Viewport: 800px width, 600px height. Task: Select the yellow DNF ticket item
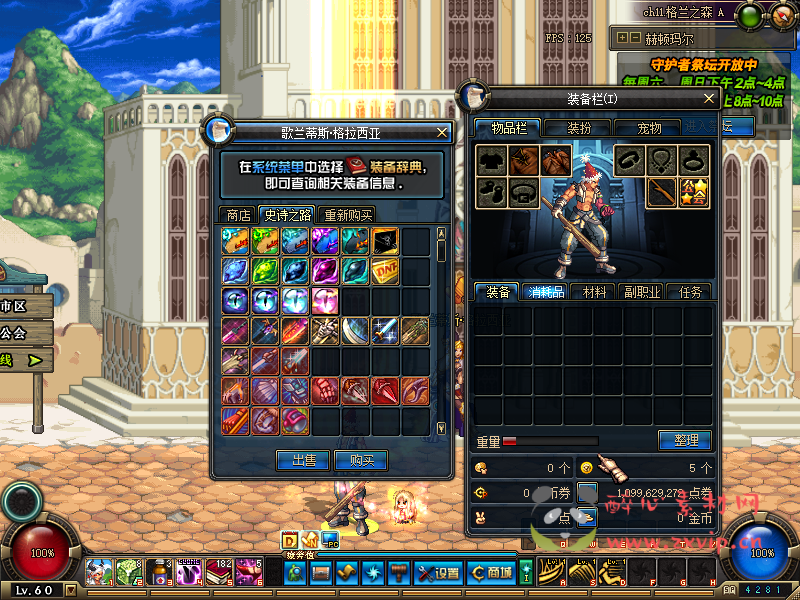click(x=385, y=270)
